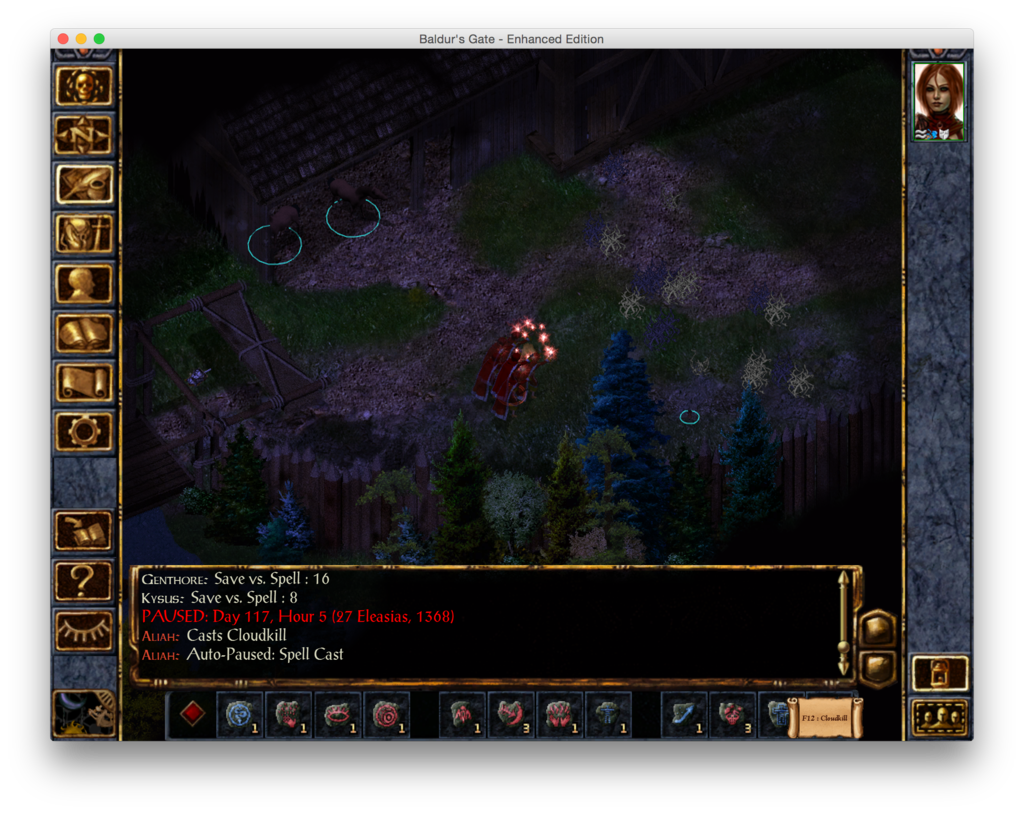The height and width of the screenshot is (813, 1024).
Task: Click the message log scrollbar
Action: (x=844, y=624)
